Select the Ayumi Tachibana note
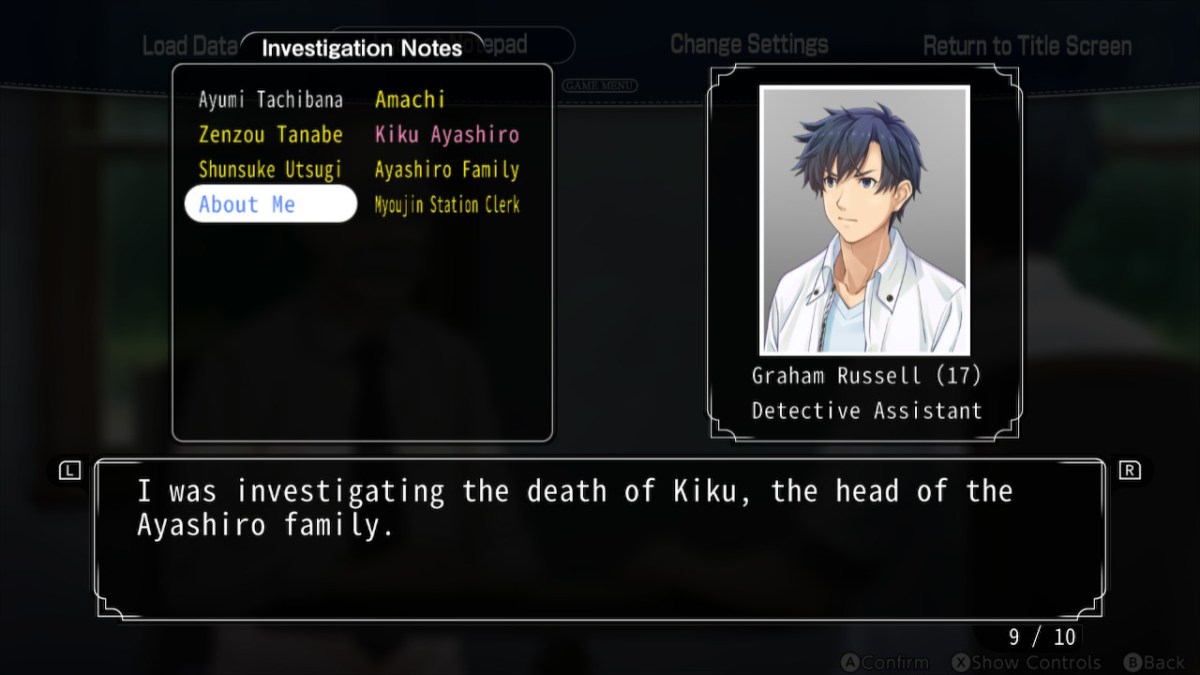 click(270, 100)
